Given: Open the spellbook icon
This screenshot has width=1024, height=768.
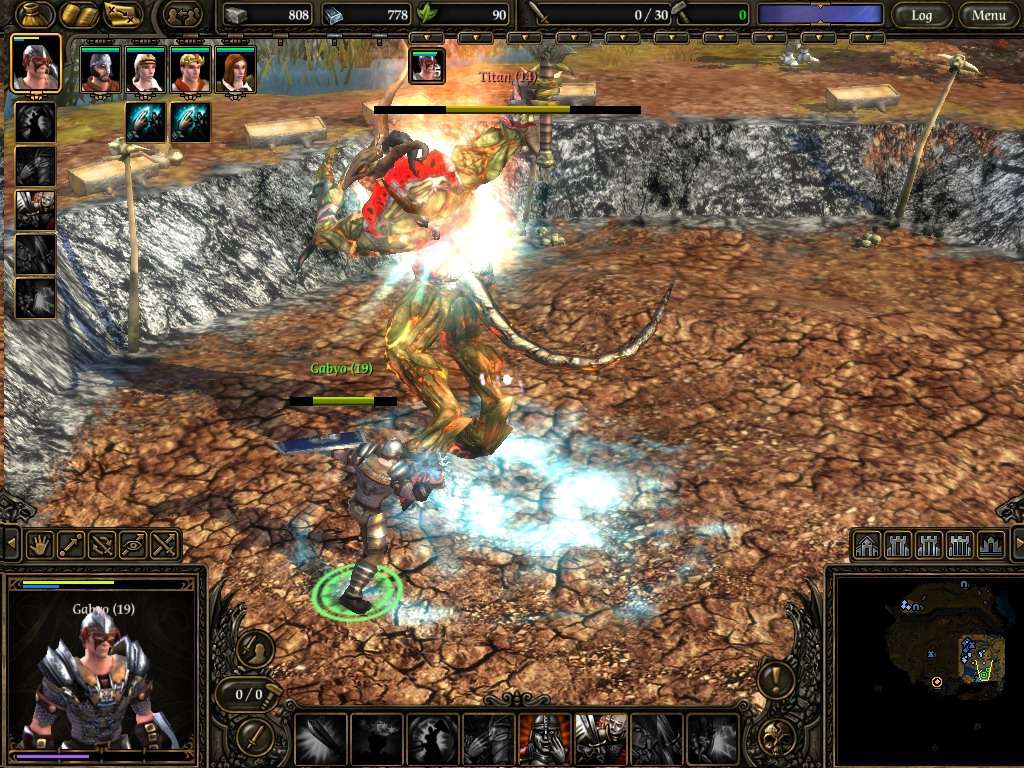Looking at the screenshot, I should point(77,15).
